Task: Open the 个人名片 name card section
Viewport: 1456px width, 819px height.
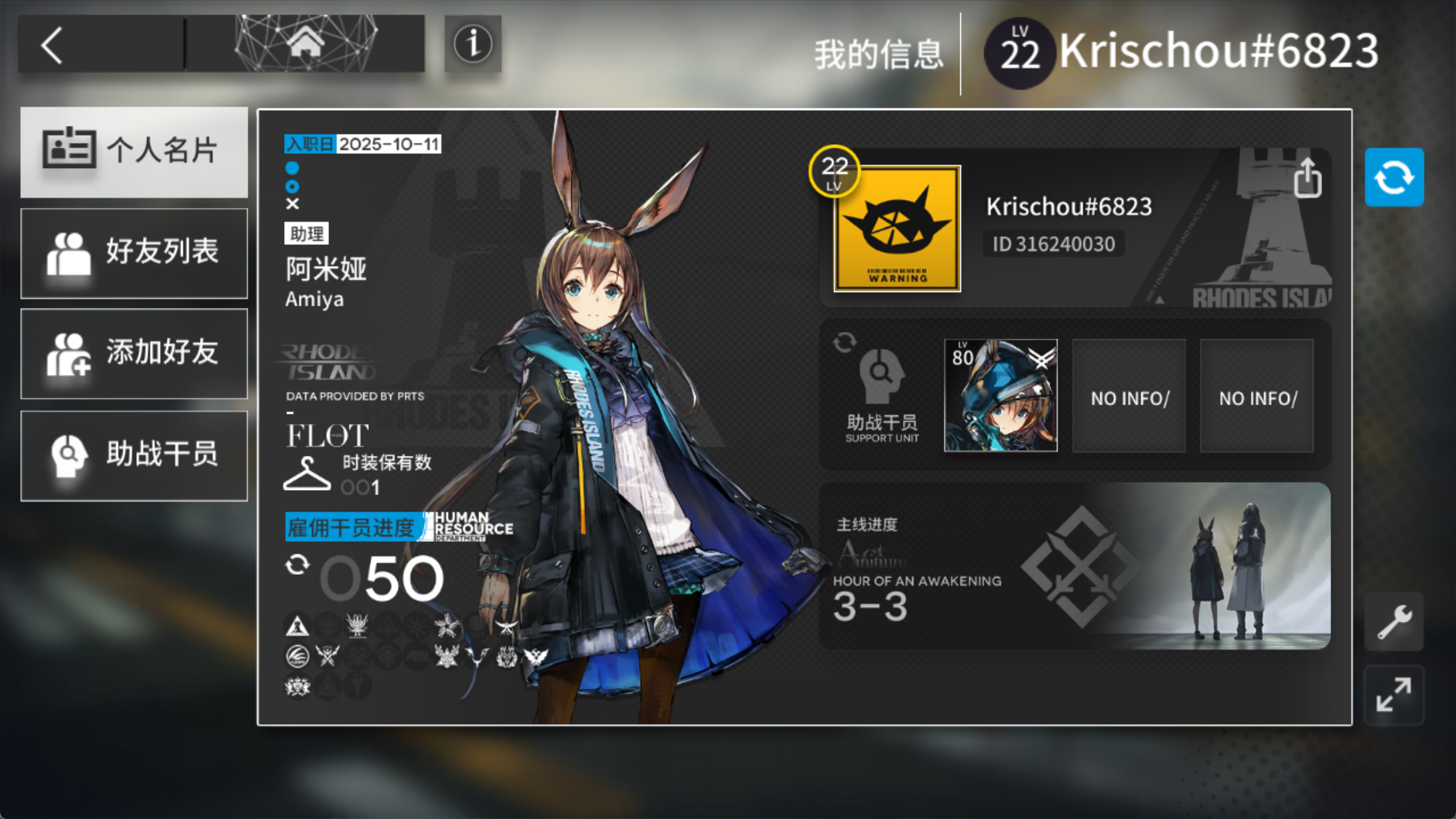Action: [x=134, y=151]
